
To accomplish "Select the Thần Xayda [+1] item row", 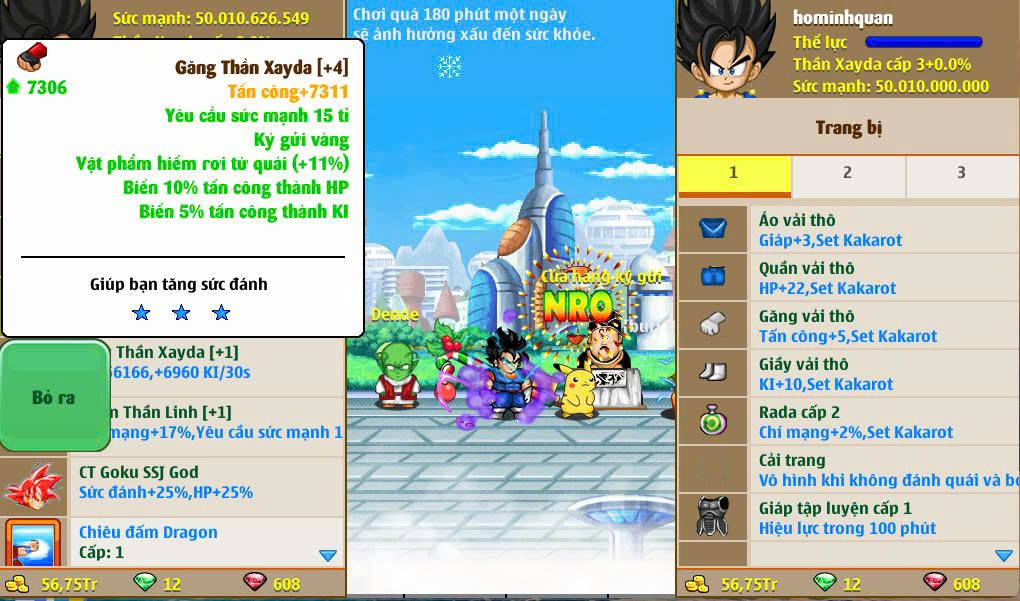I will pos(225,362).
